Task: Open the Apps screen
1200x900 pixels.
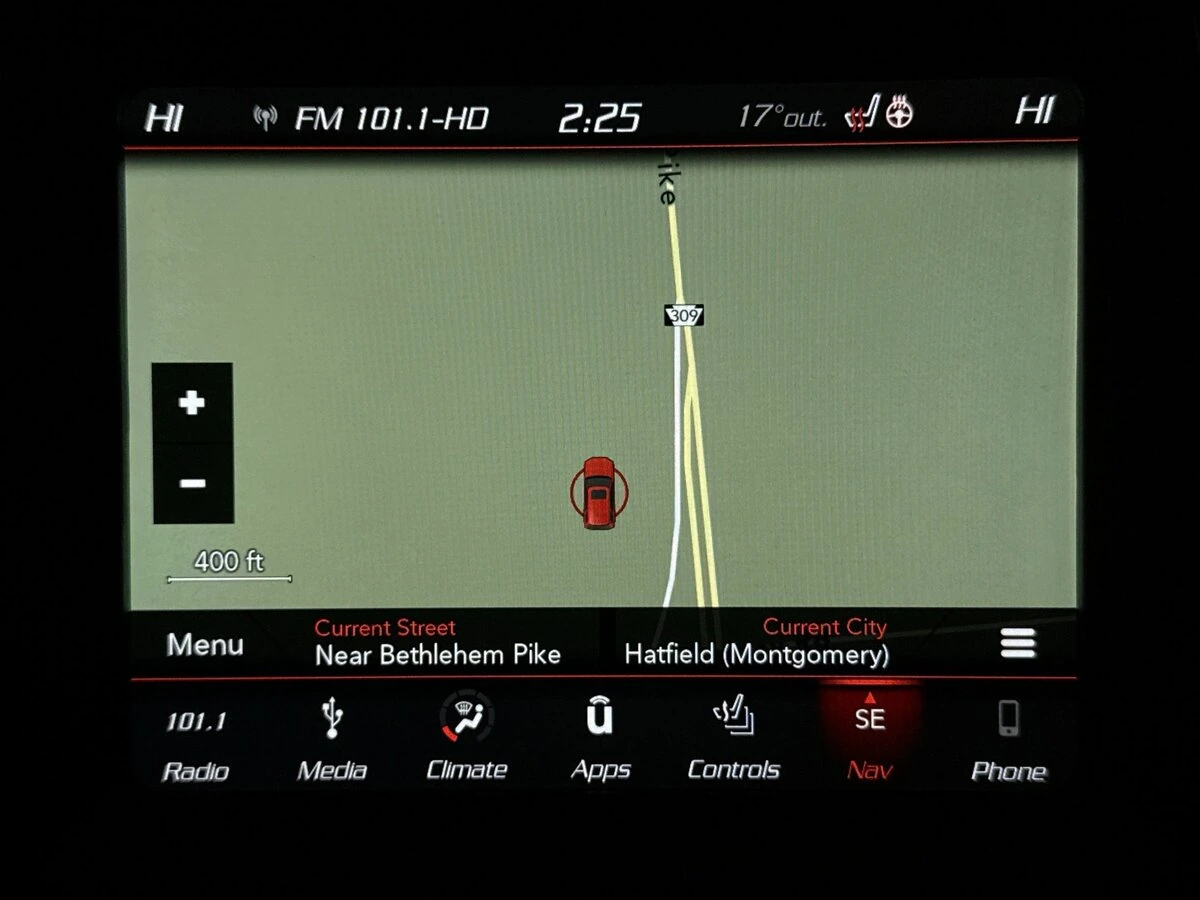Action: tap(600, 743)
